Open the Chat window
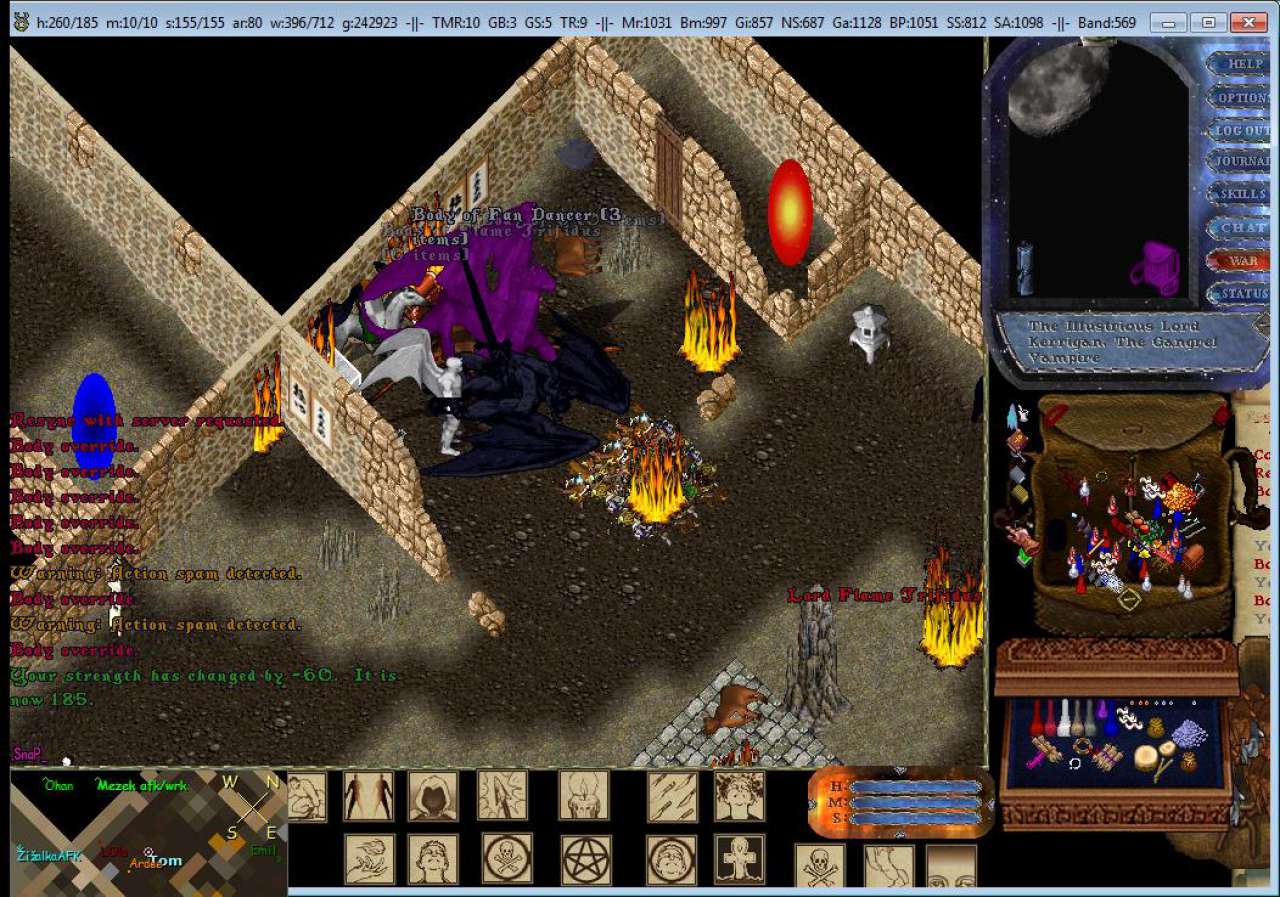The height and width of the screenshot is (897, 1280). (1242, 227)
